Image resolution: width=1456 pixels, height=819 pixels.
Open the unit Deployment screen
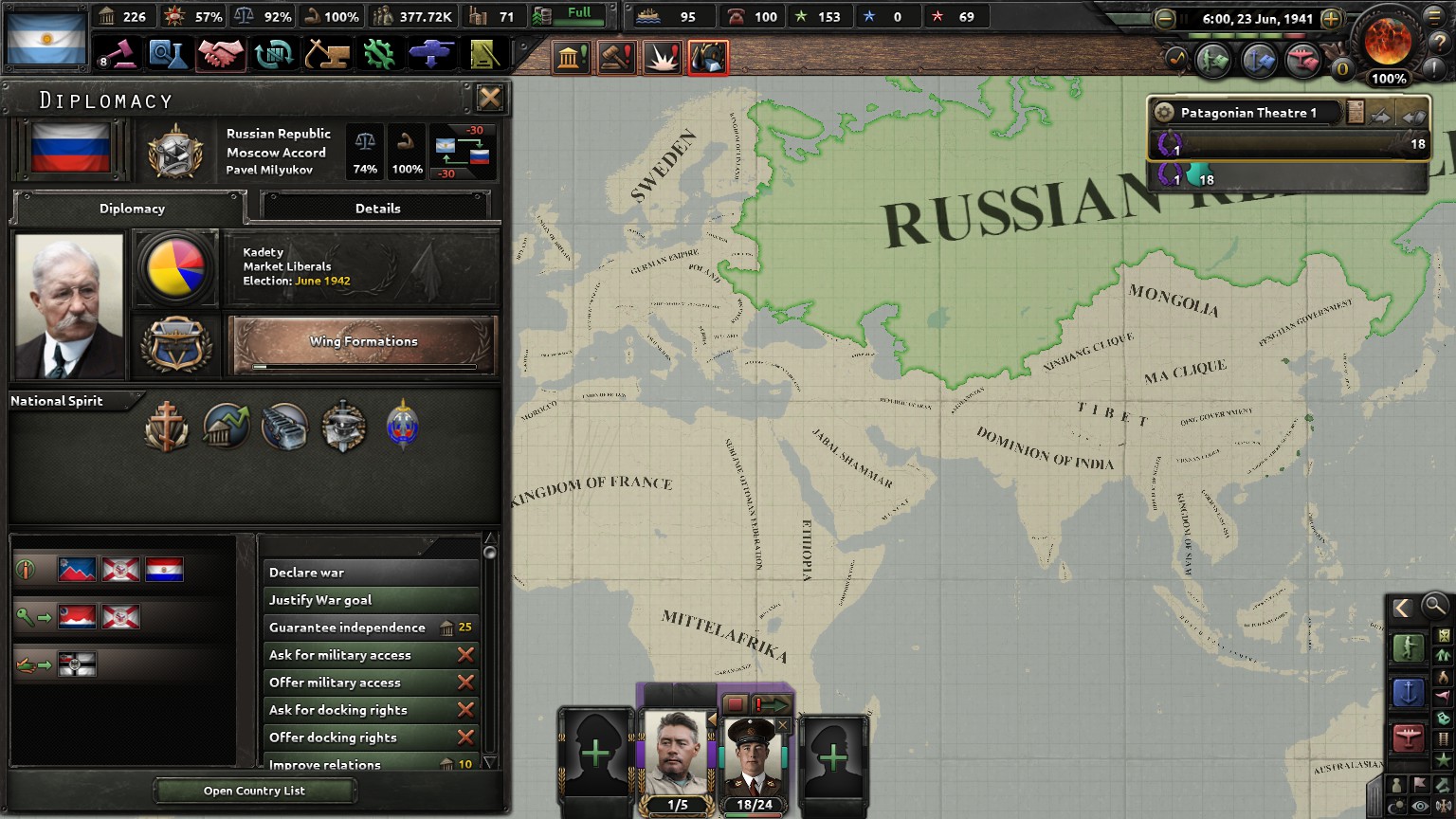(431, 54)
